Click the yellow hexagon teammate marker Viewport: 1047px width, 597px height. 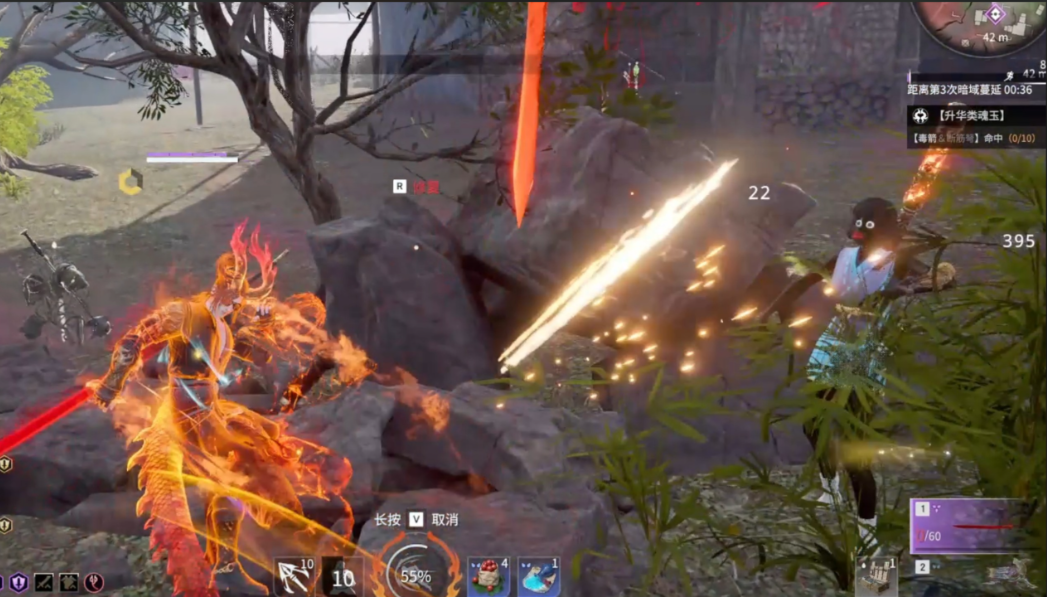130,181
